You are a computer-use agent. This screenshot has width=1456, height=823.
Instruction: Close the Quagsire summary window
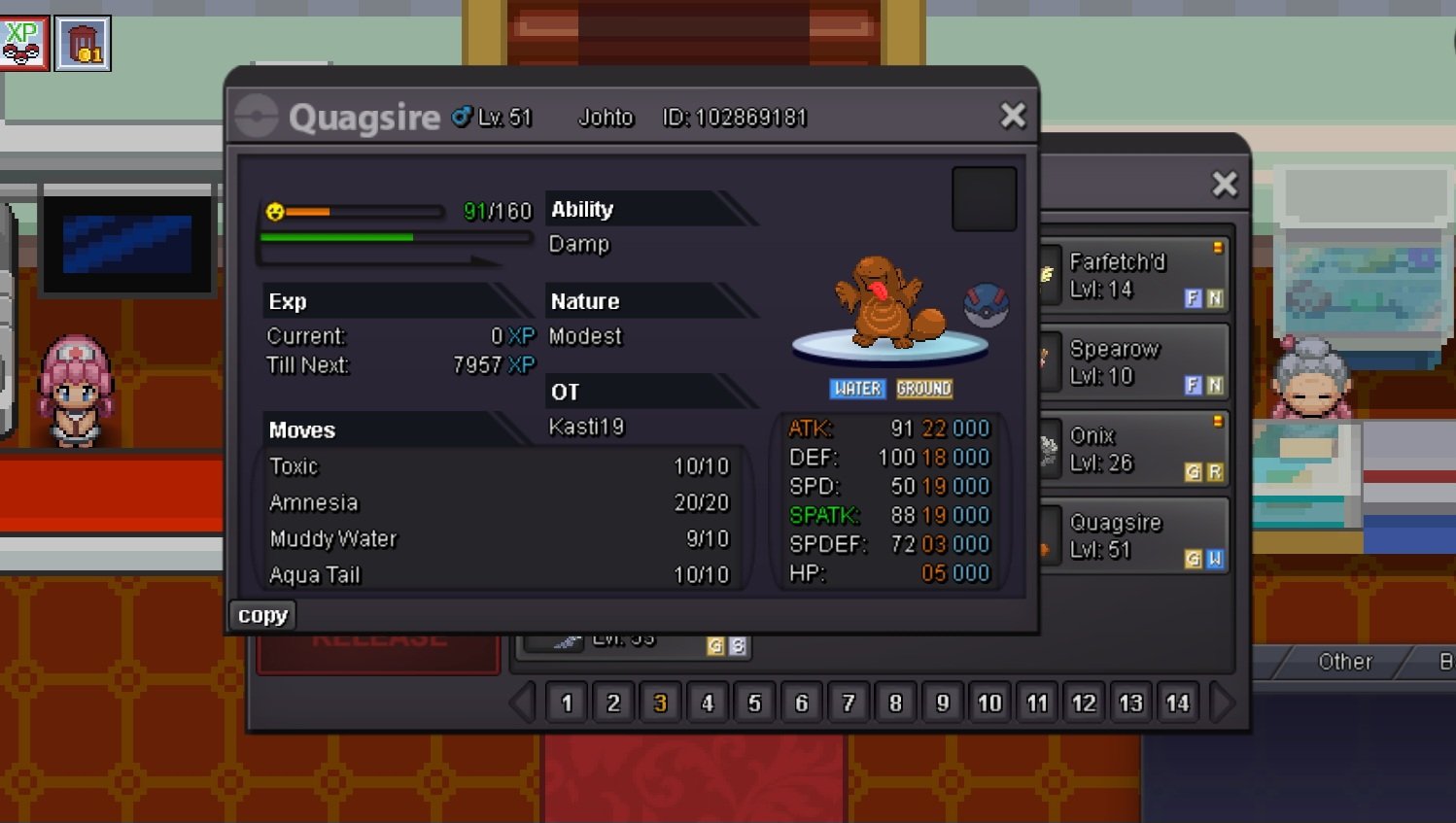(1013, 116)
